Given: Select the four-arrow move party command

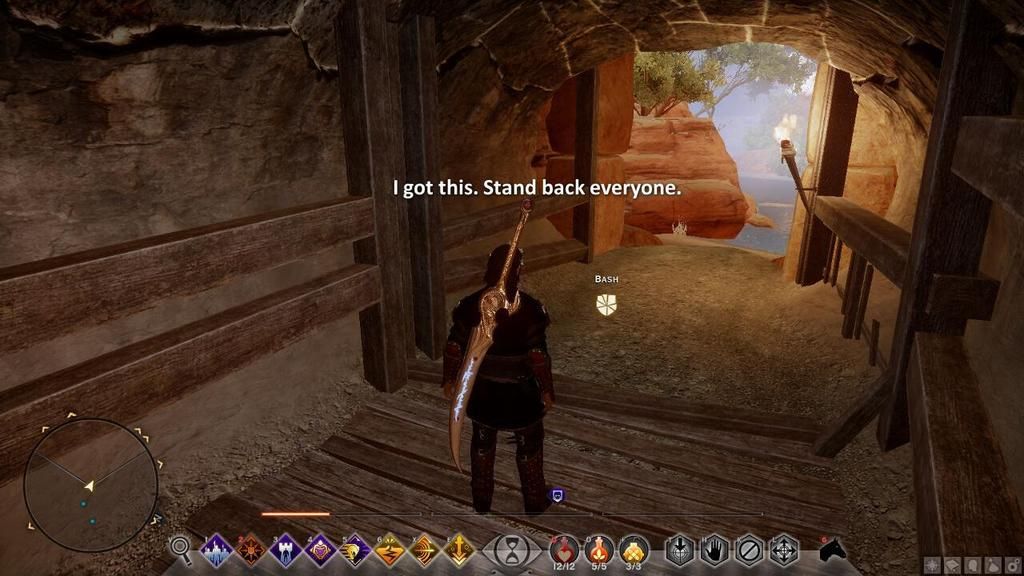Looking at the screenshot, I should point(783,550).
